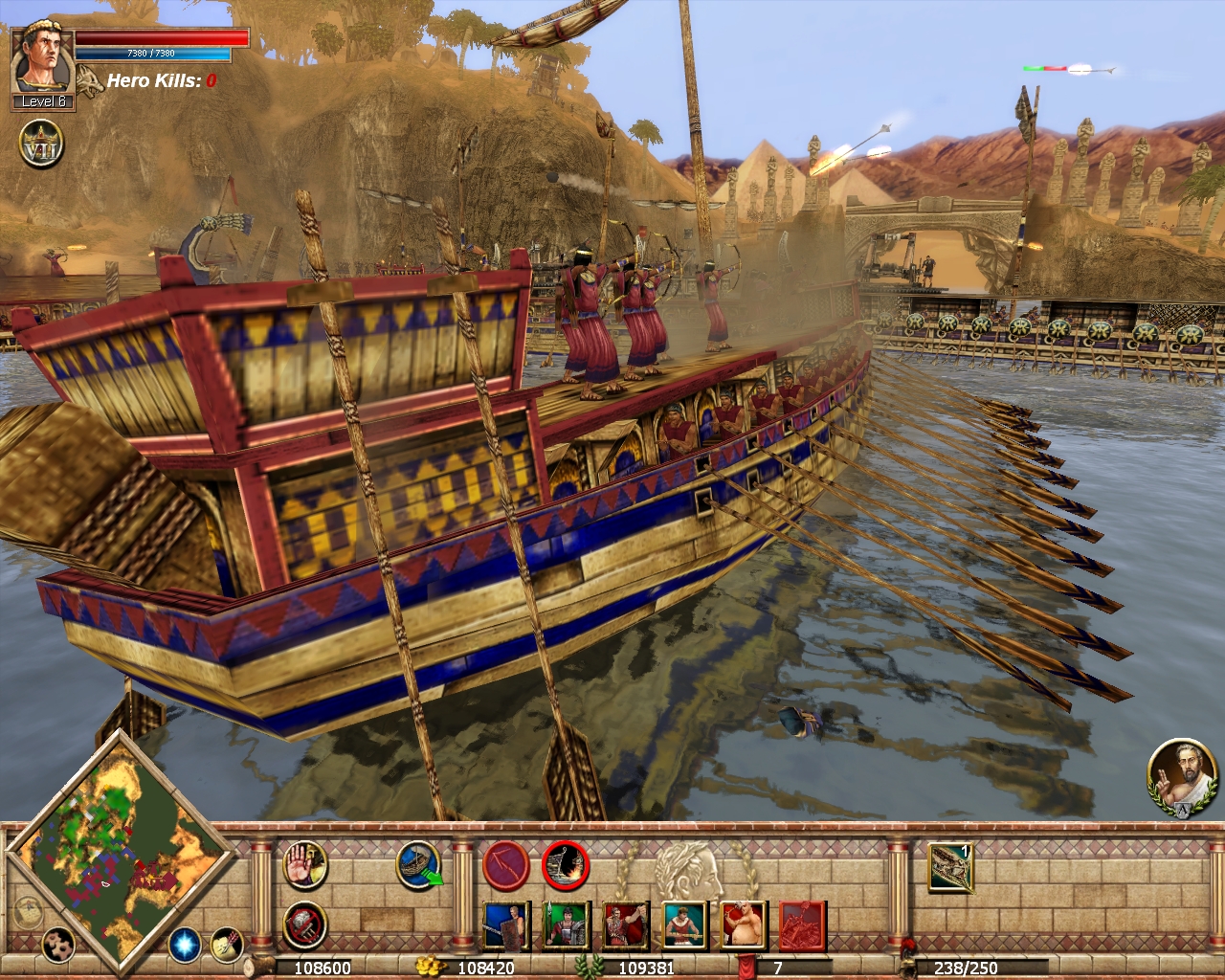Use the burning ship fire ability
The width and height of the screenshot is (1225, 980).
(x=565, y=865)
